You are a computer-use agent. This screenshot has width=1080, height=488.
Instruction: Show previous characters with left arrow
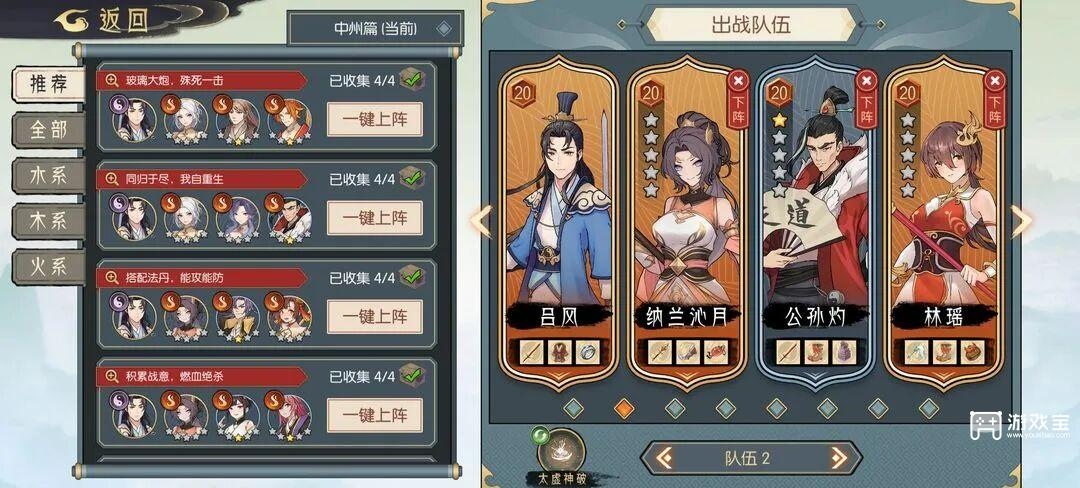pyautogui.click(x=481, y=221)
